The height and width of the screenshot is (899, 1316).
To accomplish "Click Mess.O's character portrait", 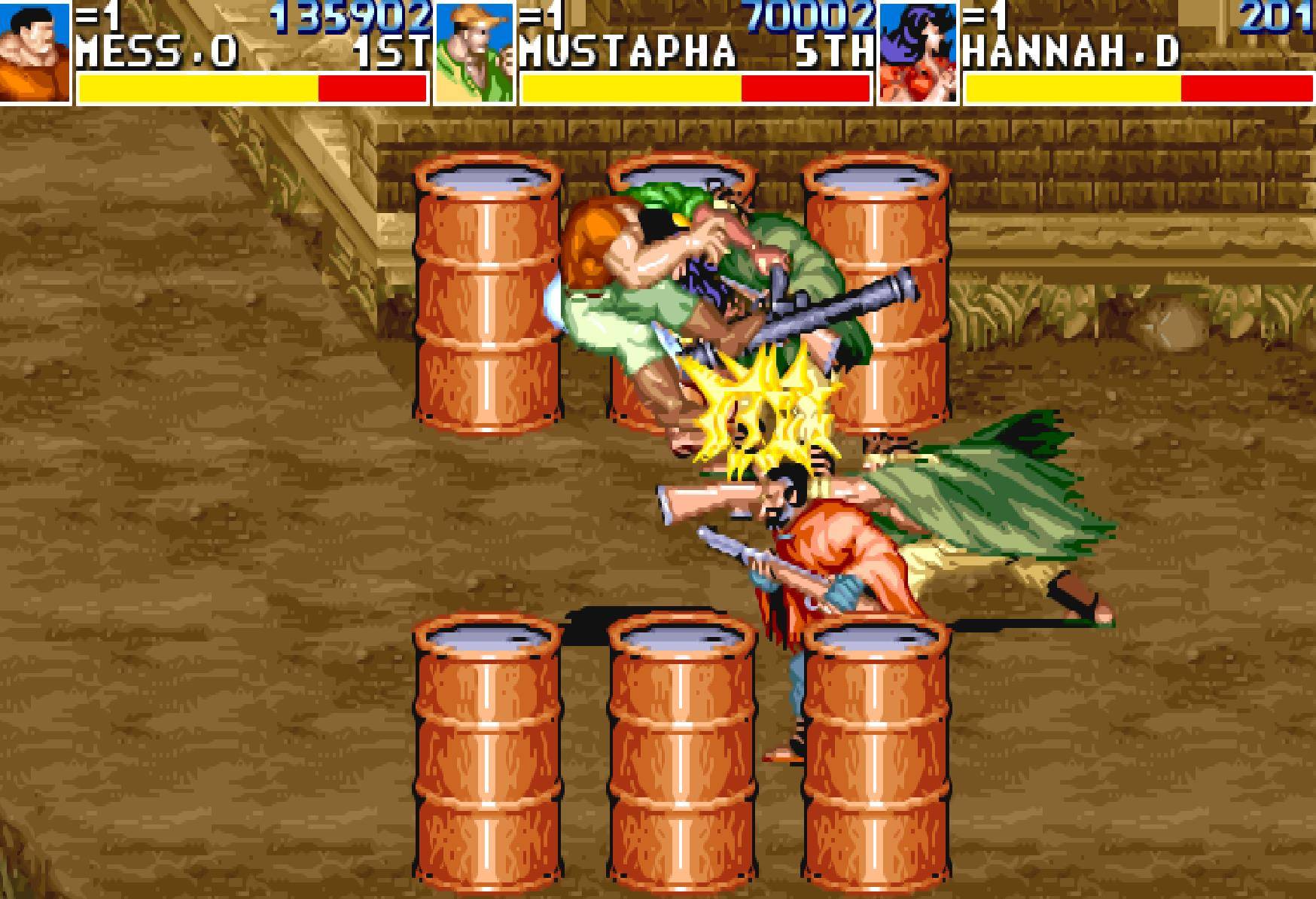I will pyautogui.click(x=34, y=51).
